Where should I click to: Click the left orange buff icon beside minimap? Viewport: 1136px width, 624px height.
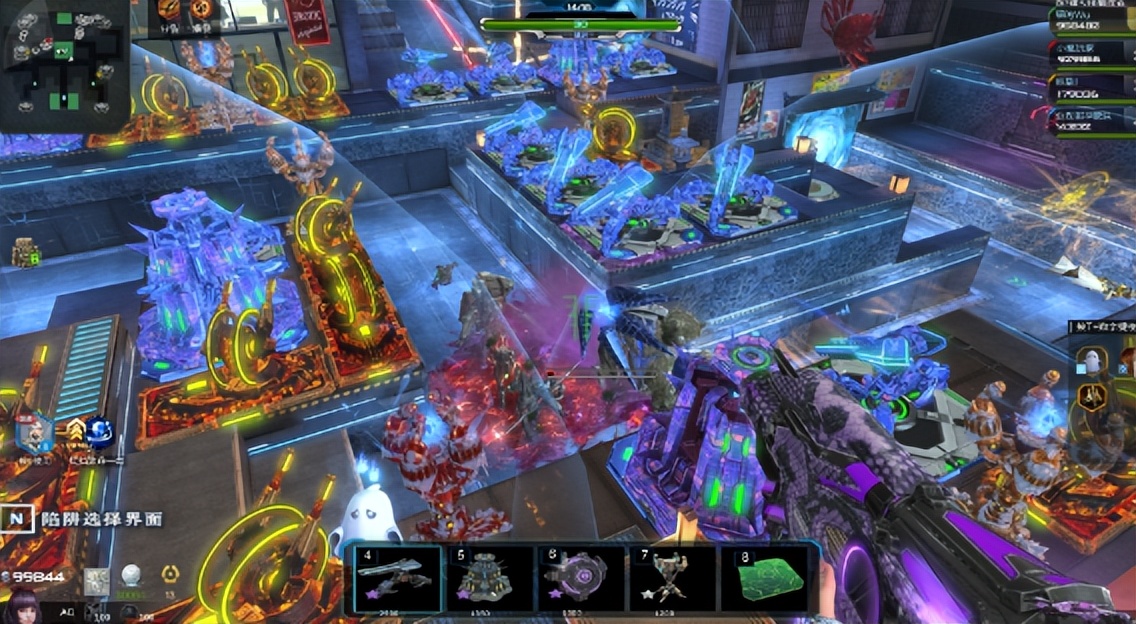pos(168,11)
